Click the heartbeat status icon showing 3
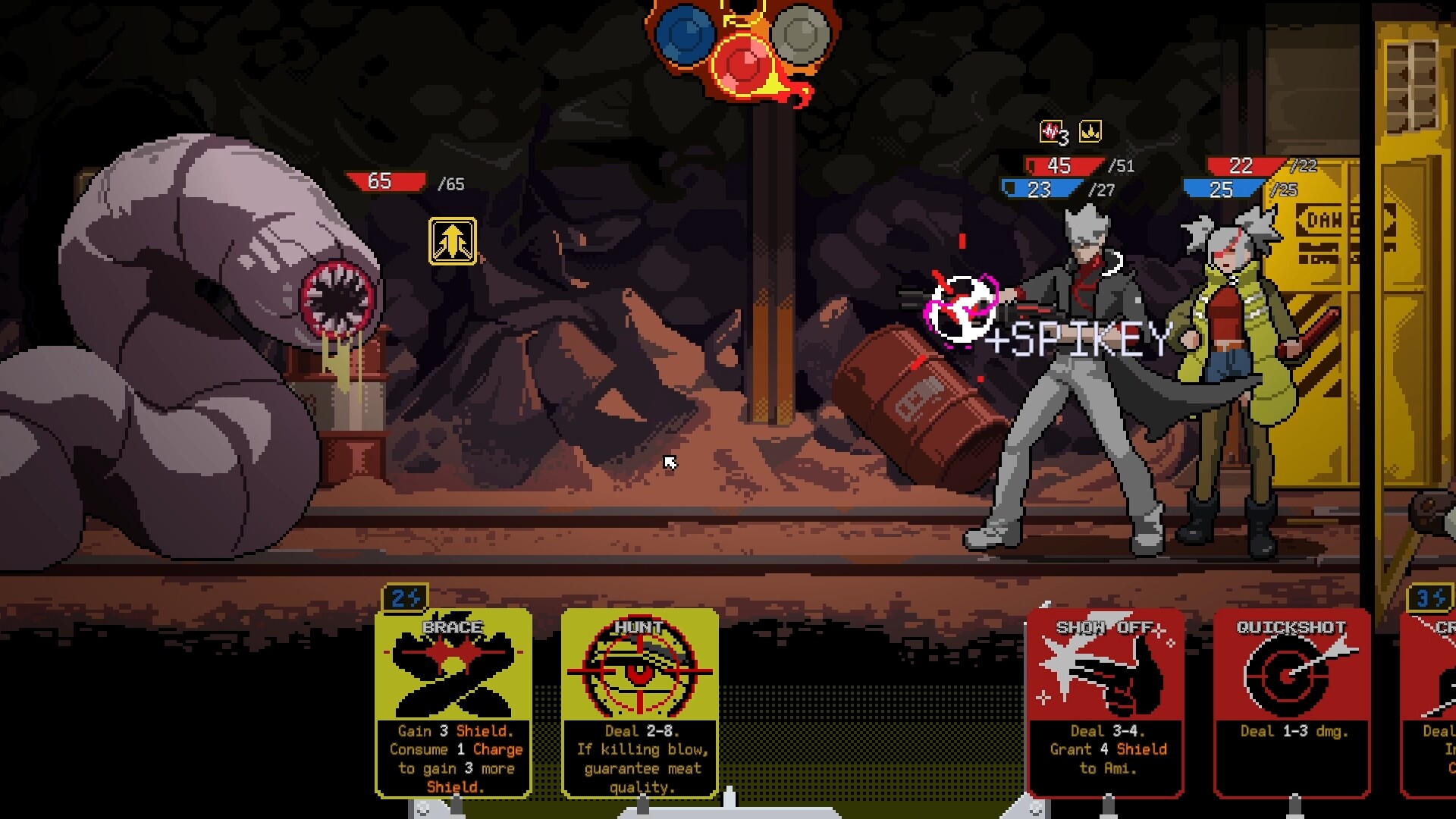1456x819 pixels. click(x=1052, y=130)
